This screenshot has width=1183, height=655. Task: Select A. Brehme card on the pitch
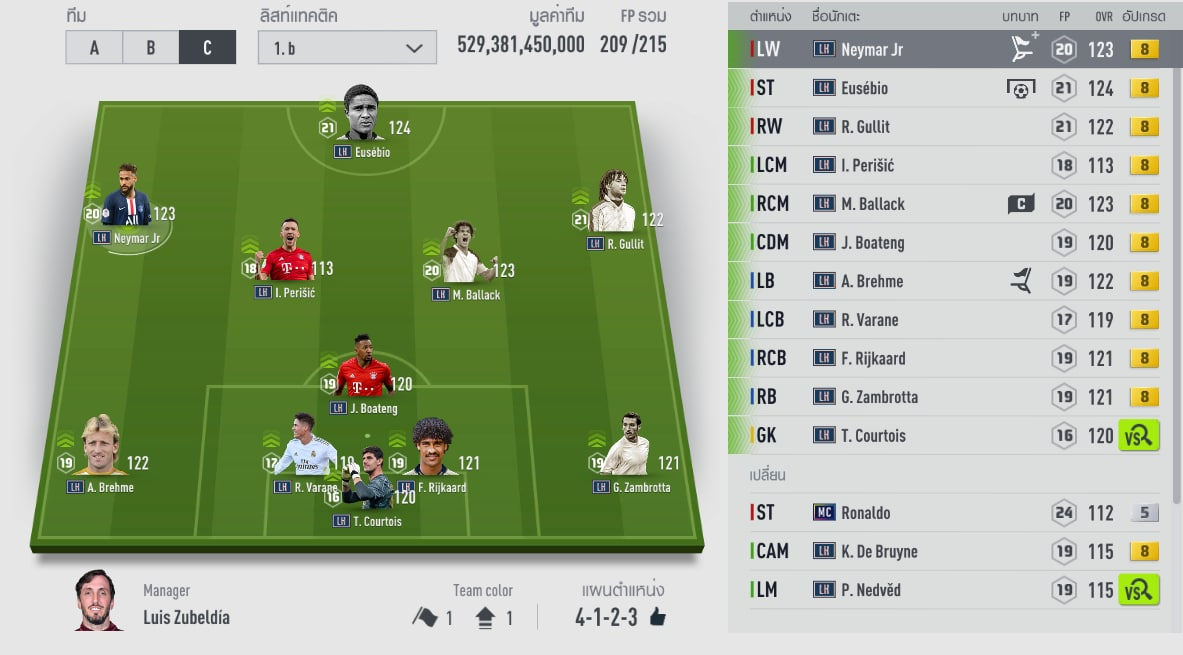tap(99, 451)
